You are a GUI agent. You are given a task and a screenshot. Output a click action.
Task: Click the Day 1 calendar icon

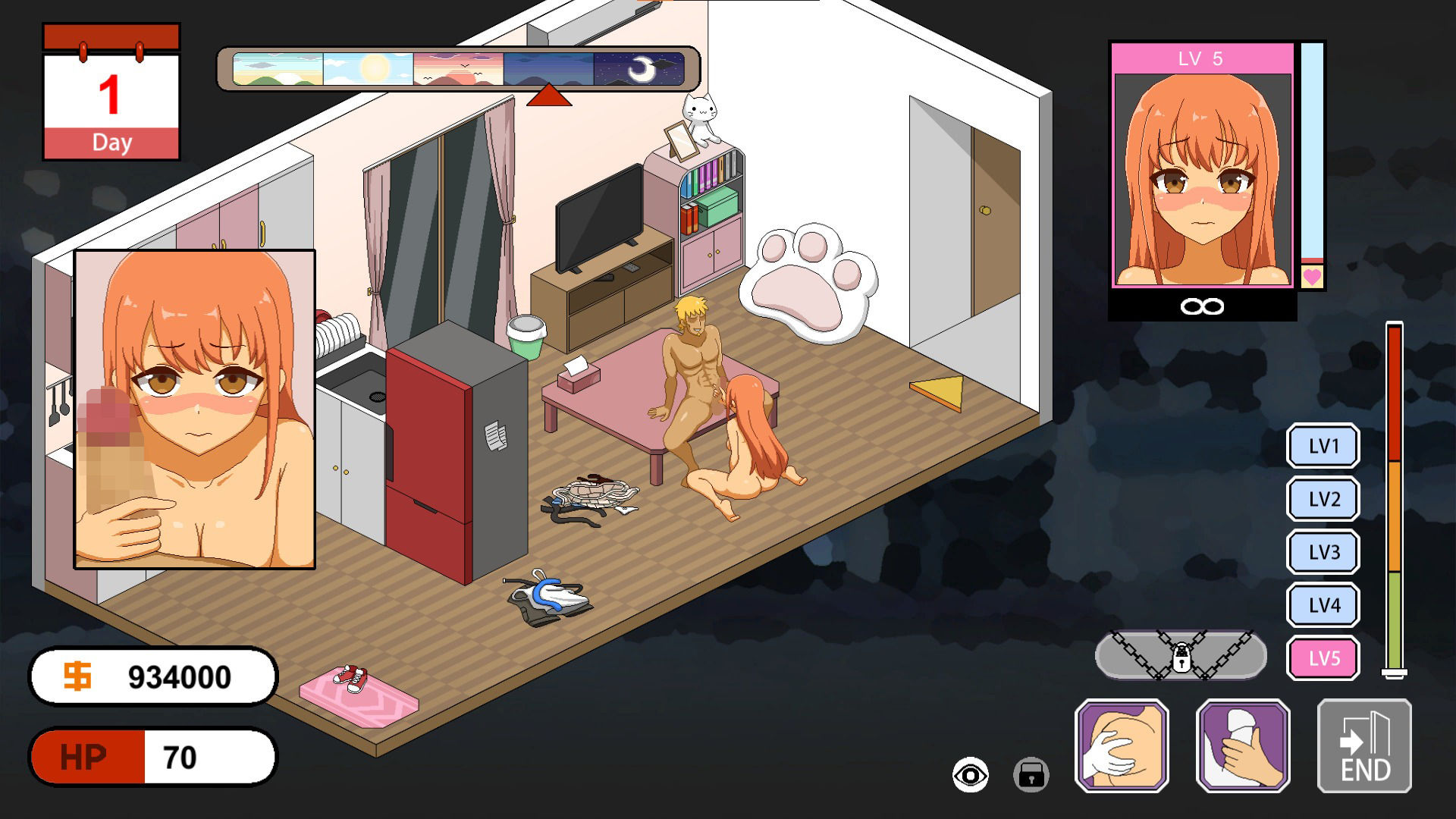tap(111, 93)
